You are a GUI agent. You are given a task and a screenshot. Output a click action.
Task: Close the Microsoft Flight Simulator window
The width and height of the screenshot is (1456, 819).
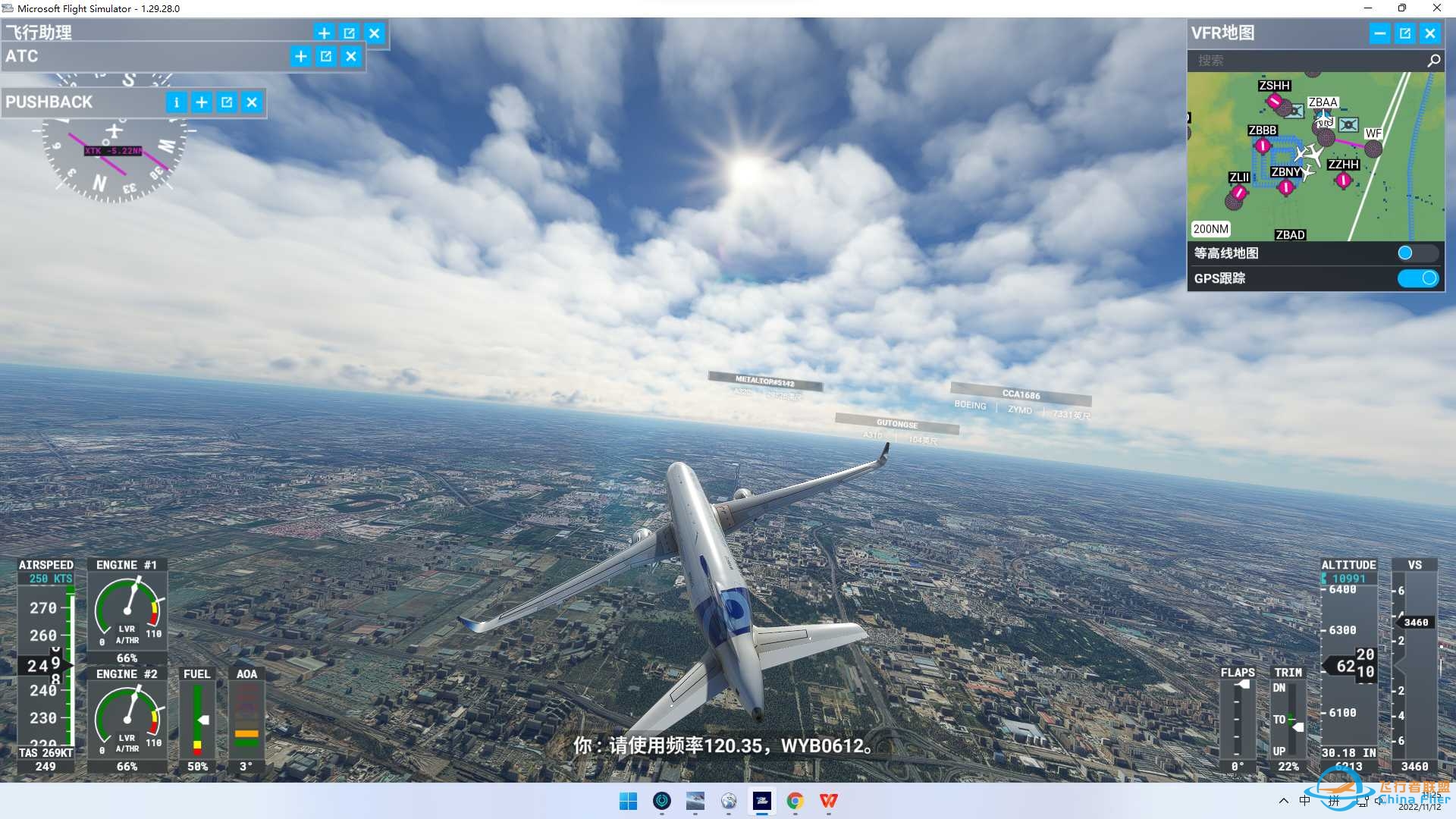coord(1436,8)
